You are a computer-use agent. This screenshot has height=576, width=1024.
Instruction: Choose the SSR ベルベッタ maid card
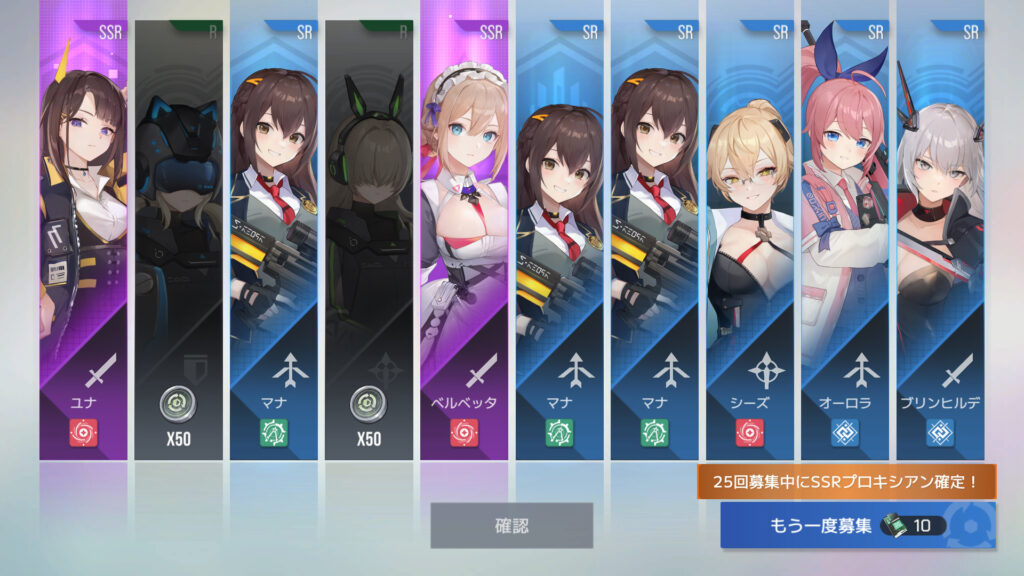click(463, 240)
